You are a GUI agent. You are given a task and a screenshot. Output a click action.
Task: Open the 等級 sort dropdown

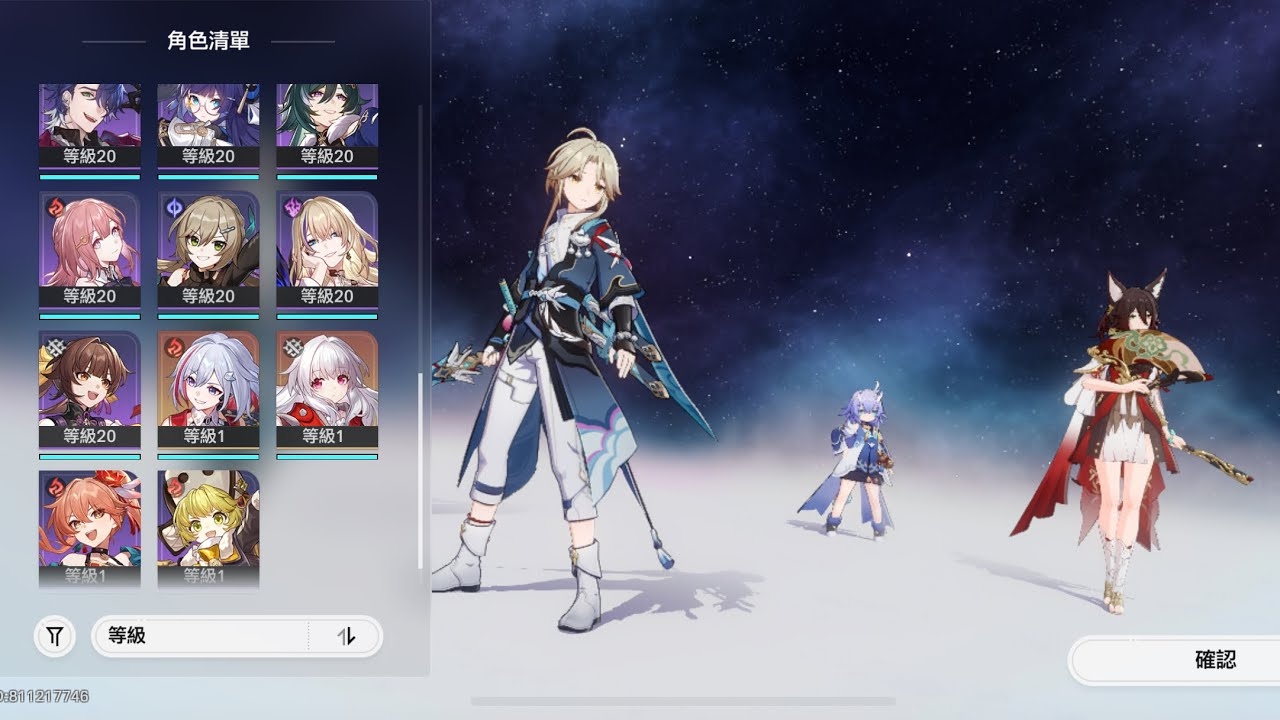coord(200,636)
